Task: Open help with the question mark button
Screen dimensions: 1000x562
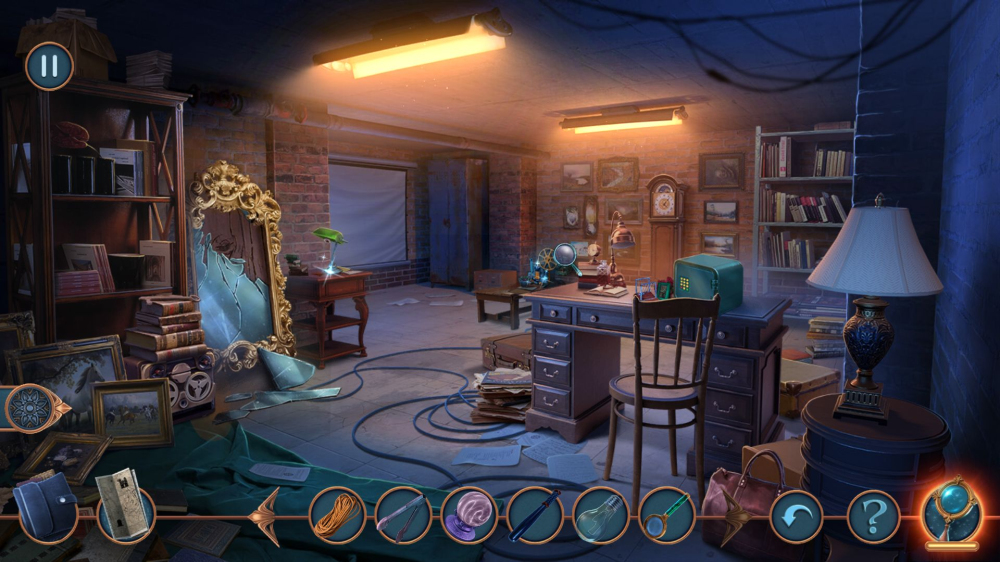Action: tap(873, 517)
